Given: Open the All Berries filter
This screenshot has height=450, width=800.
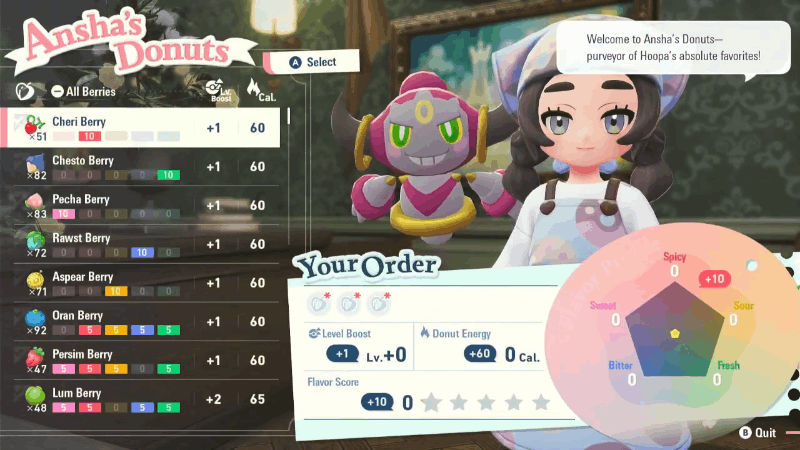Looking at the screenshot, I should click(84, 92).
